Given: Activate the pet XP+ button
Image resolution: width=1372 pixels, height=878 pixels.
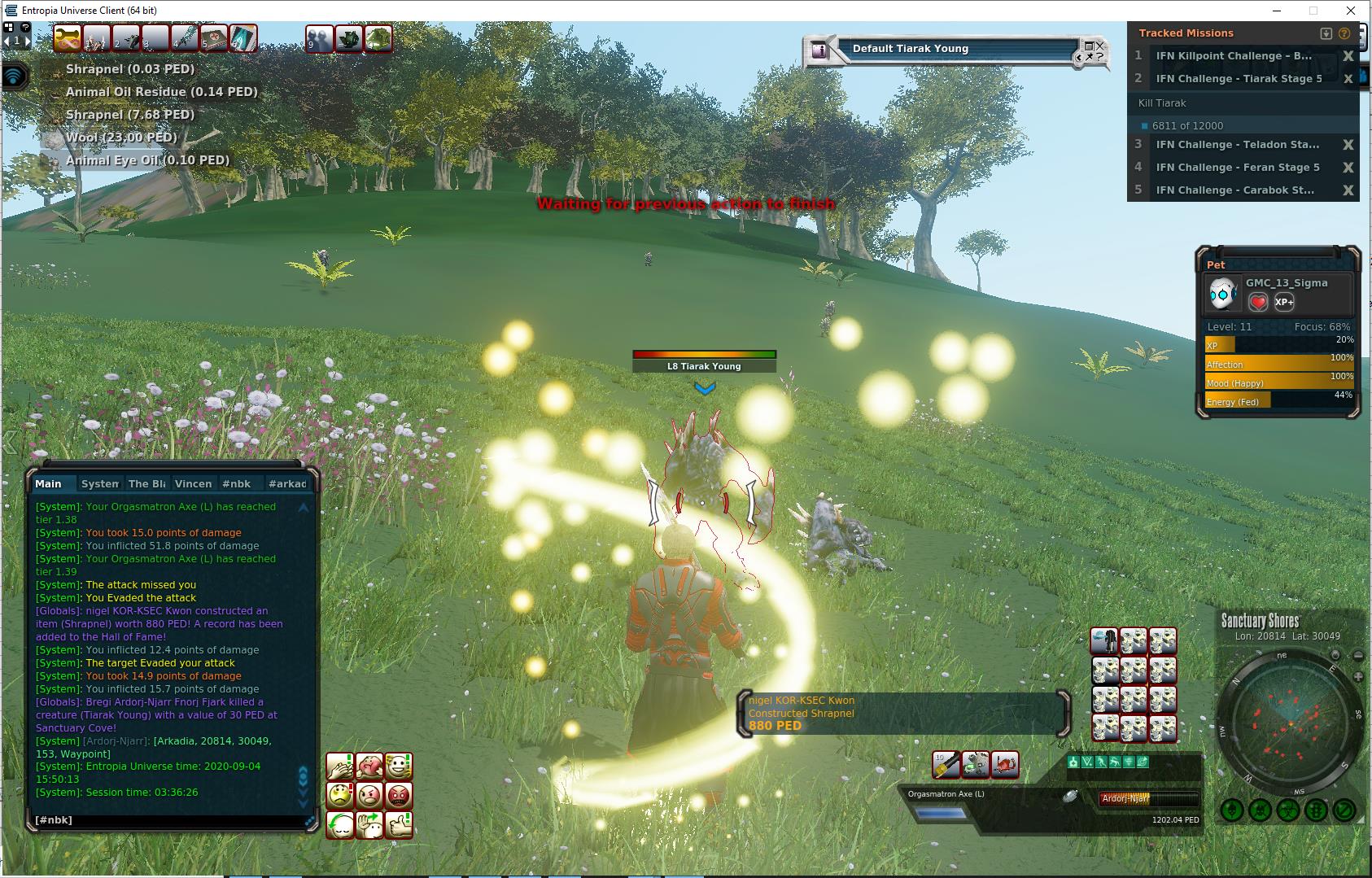Looking at the screenshot, I should (x=1284, y=302).
